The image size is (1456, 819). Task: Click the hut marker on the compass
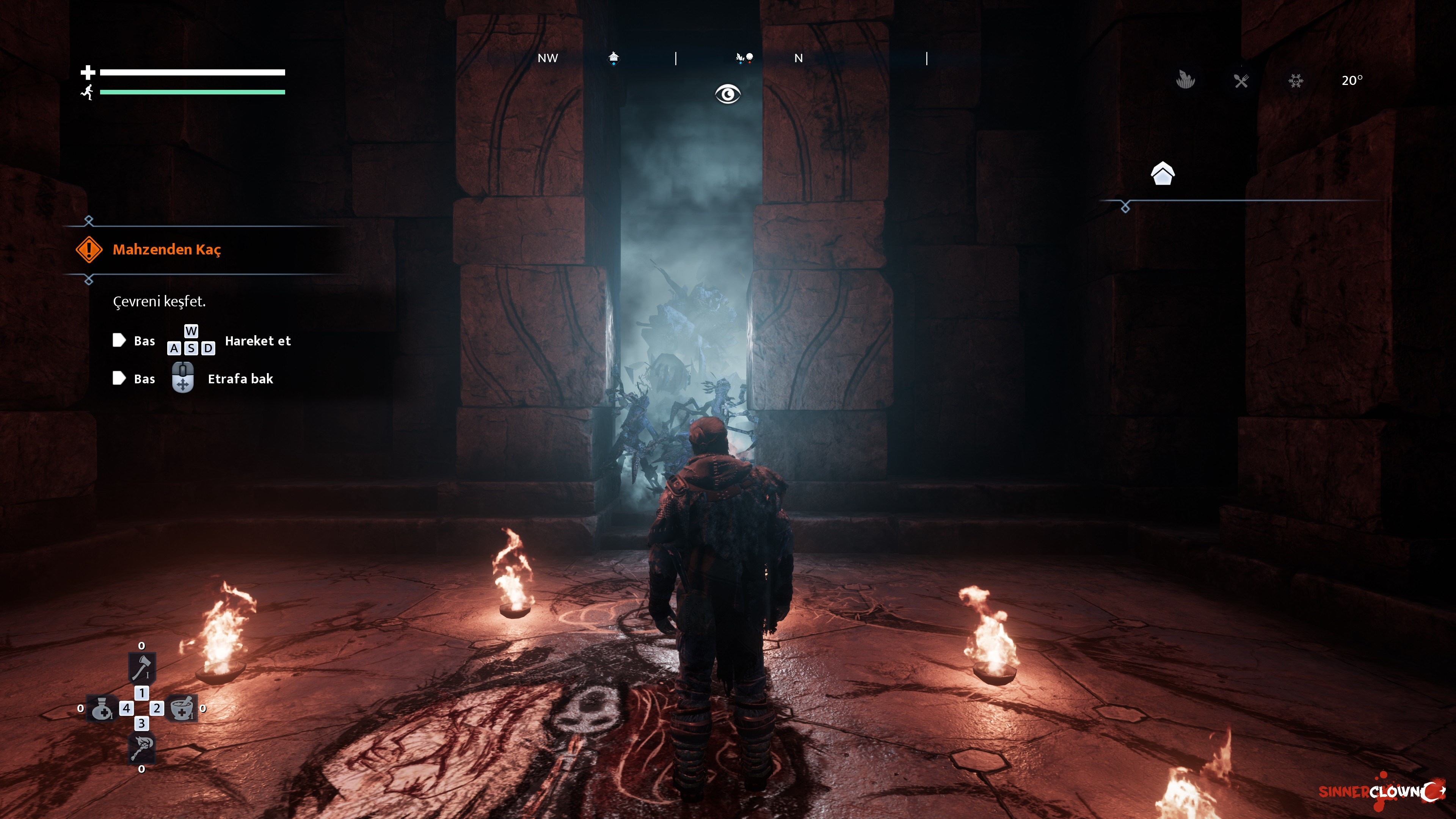click(x=614, y=58)
